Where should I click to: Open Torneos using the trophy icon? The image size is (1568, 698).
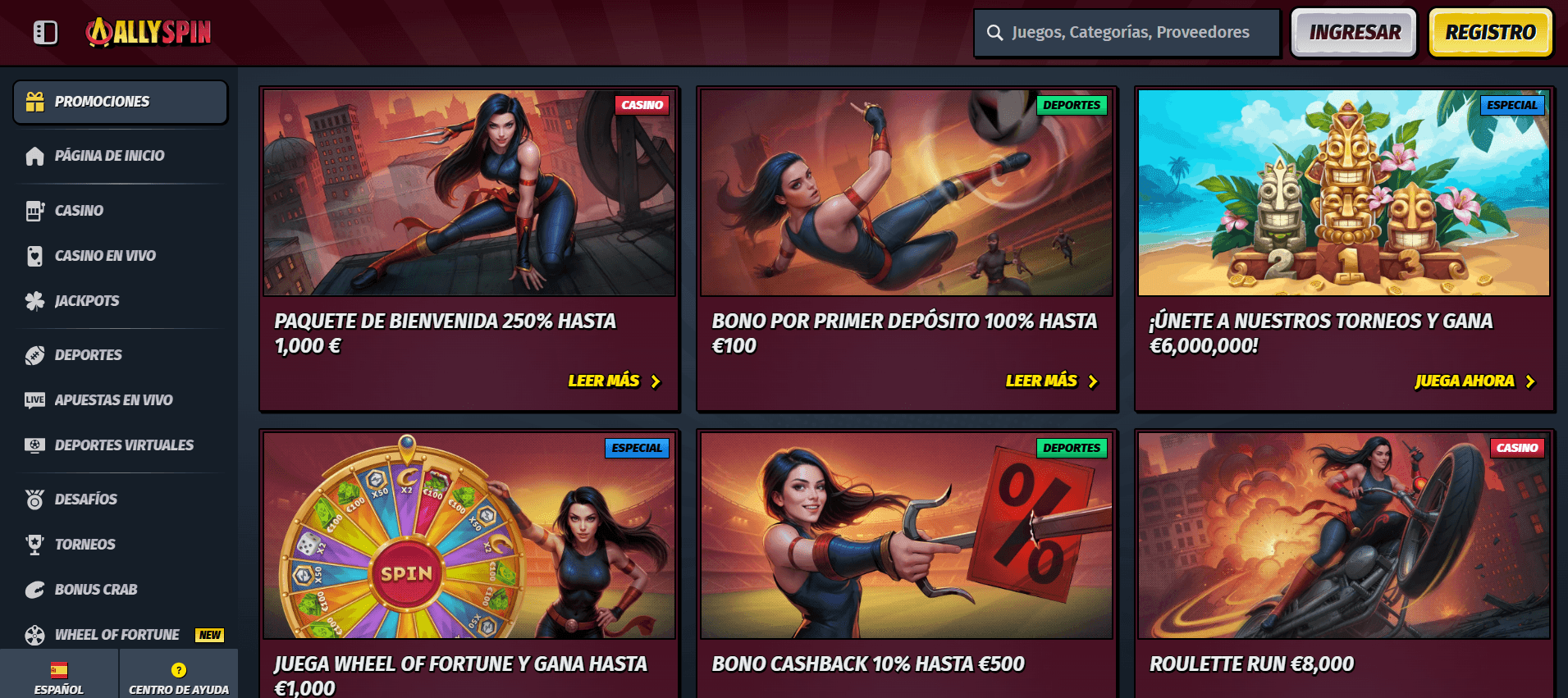34,544
